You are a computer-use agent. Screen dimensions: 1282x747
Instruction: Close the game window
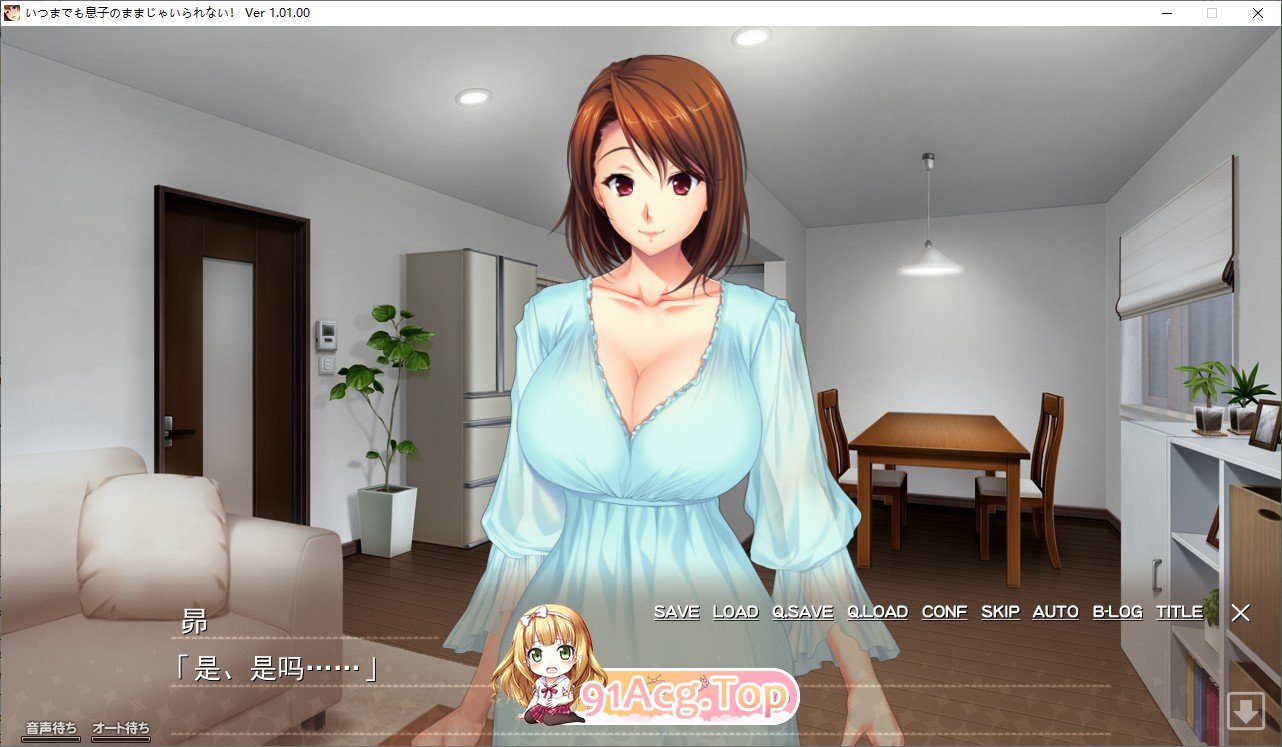coord(1258,13)
